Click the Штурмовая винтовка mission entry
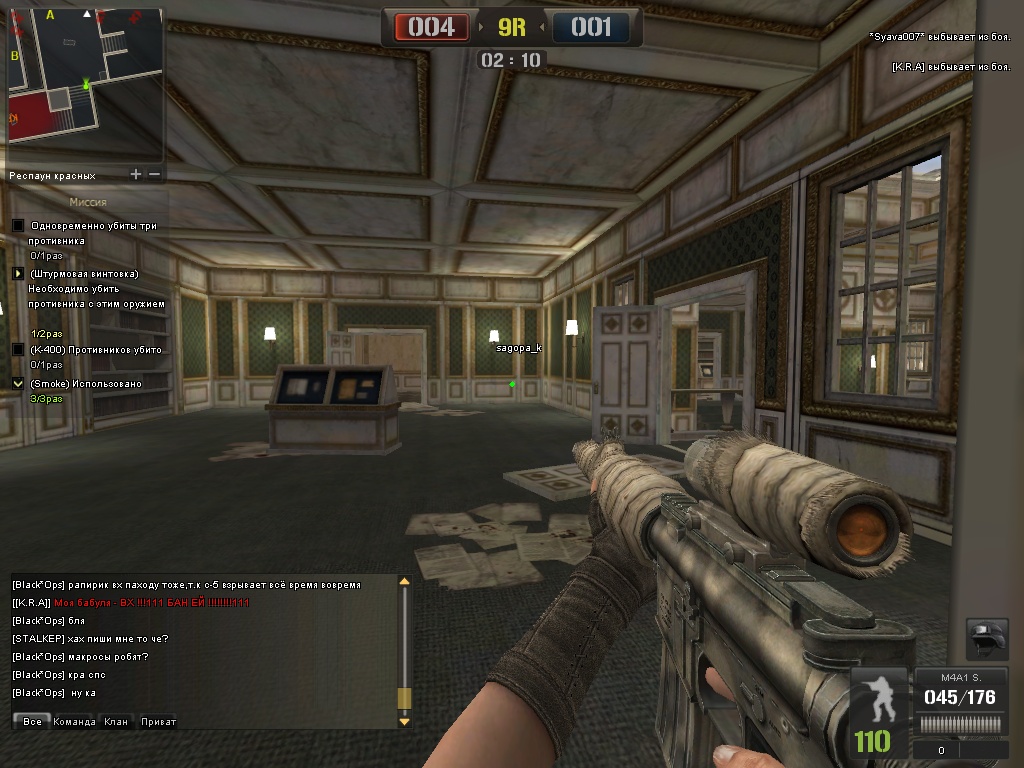Image resolution: width=1024 pixels, height=768 pixels. tap(84, 273)
